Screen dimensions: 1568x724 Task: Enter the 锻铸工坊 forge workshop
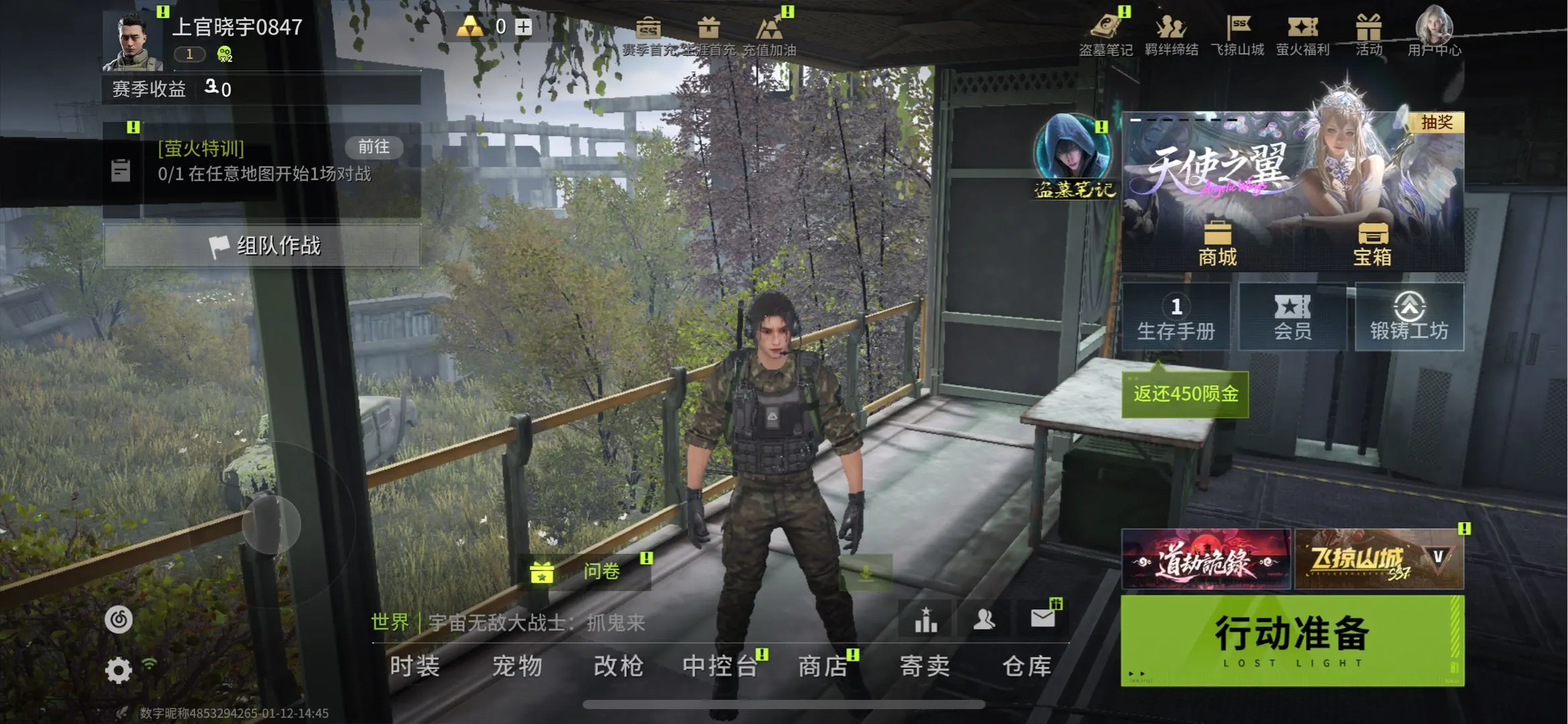(1409, 317)
